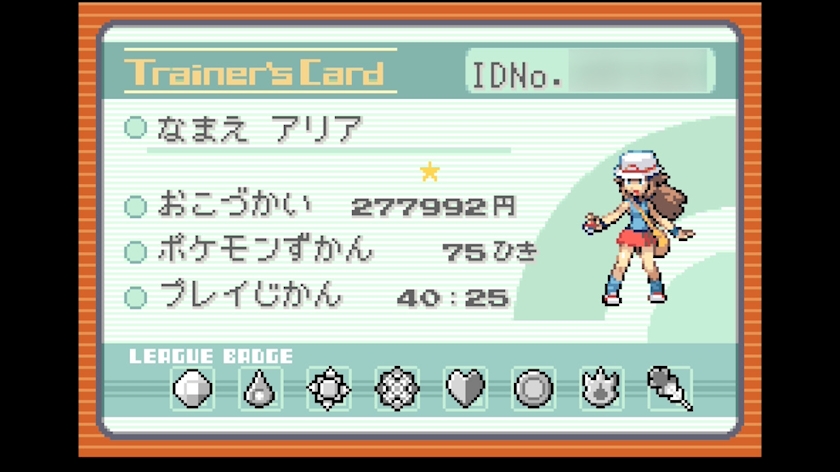
Task: Pick the round Marsh Badge
Action: point(533,388)
